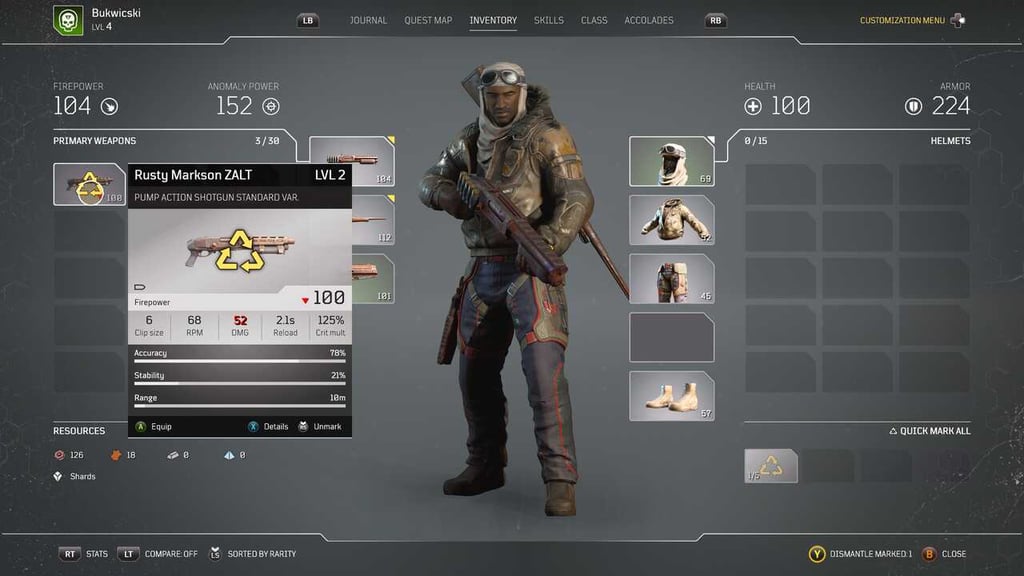Select the equipped jacket armor slot
This screenshot has width=1024, height=576.
pyautogui.click(x=671, y=220)
